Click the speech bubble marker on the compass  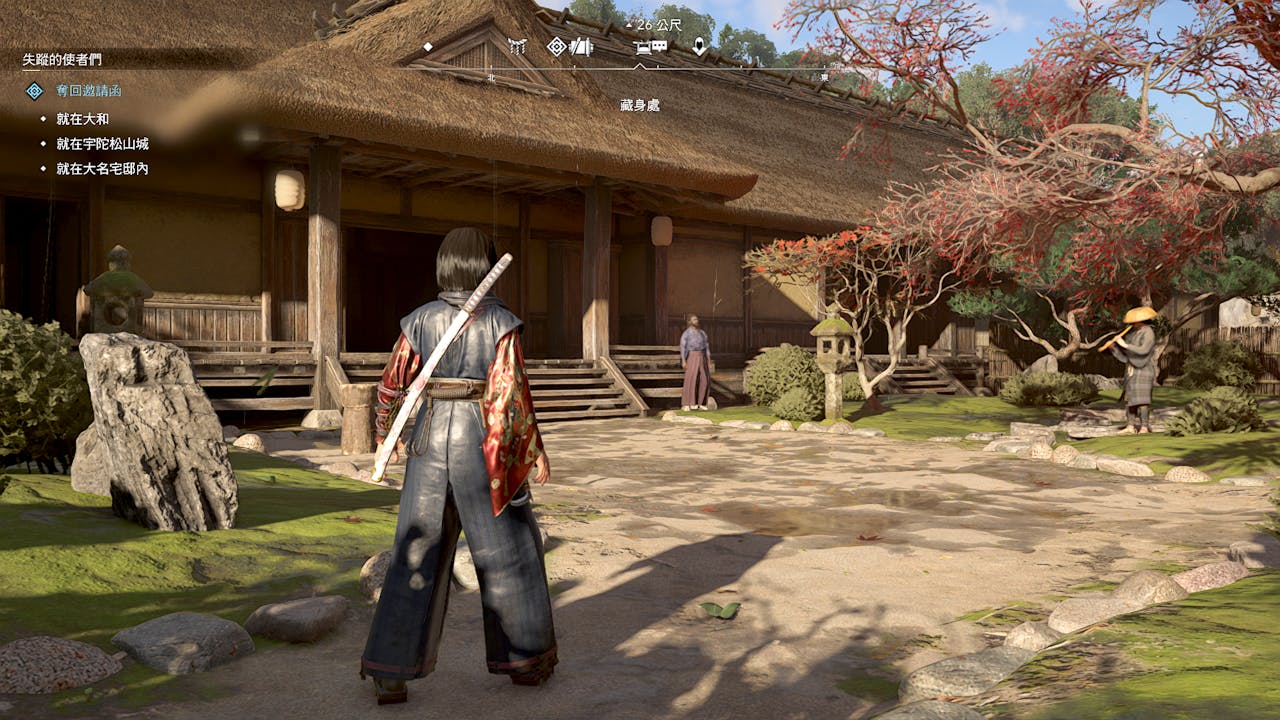click(660, 46)
